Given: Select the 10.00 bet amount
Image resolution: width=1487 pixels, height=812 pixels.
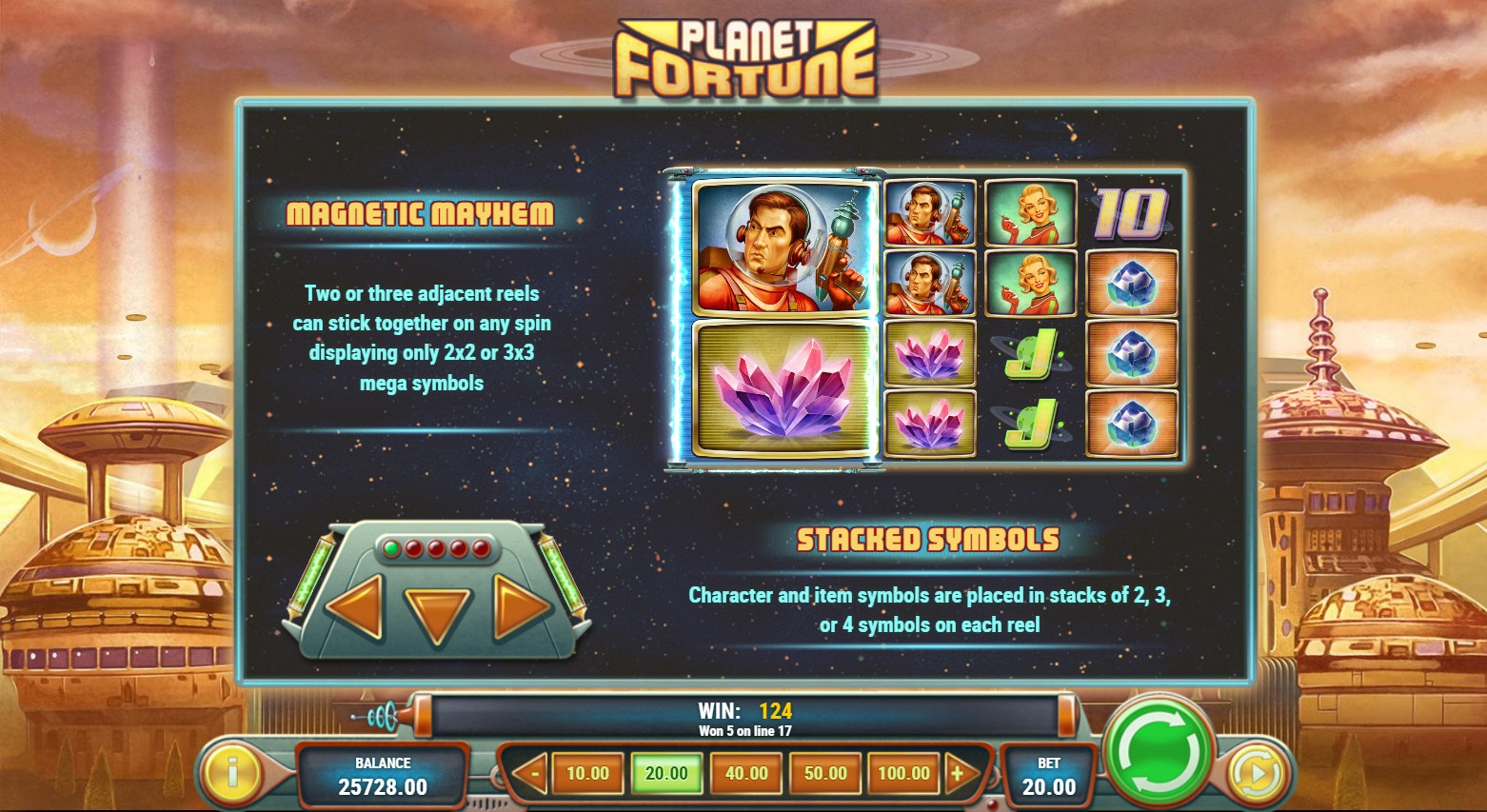Looking at the screenshot, I should (x=587, y=773).
